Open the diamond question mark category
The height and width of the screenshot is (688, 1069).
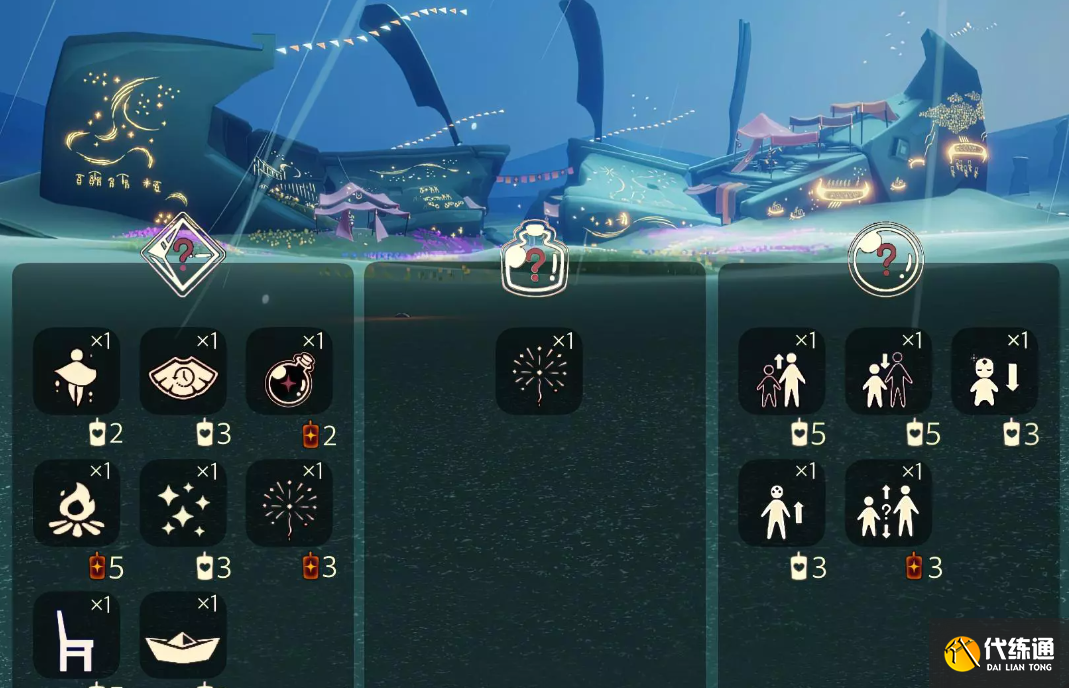[182, 254]
